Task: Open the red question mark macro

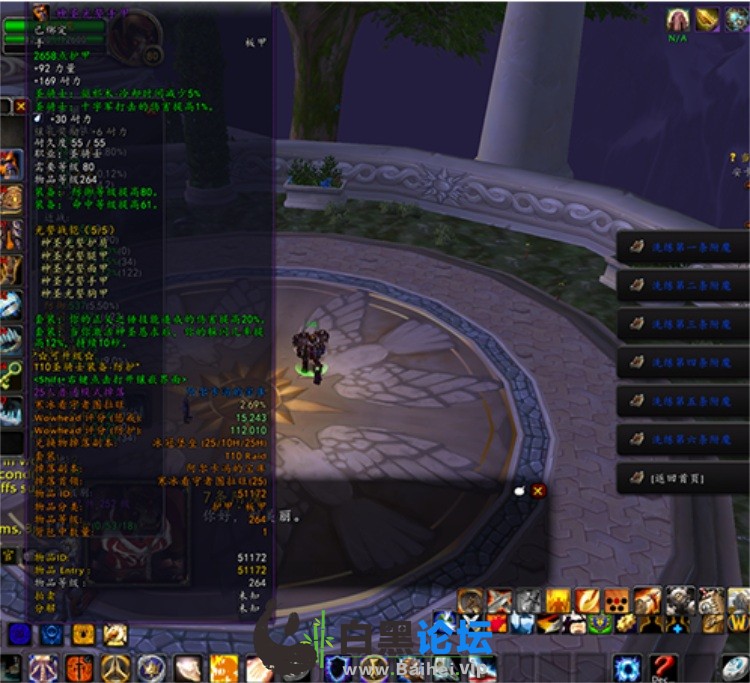Action: pos(663,667)
